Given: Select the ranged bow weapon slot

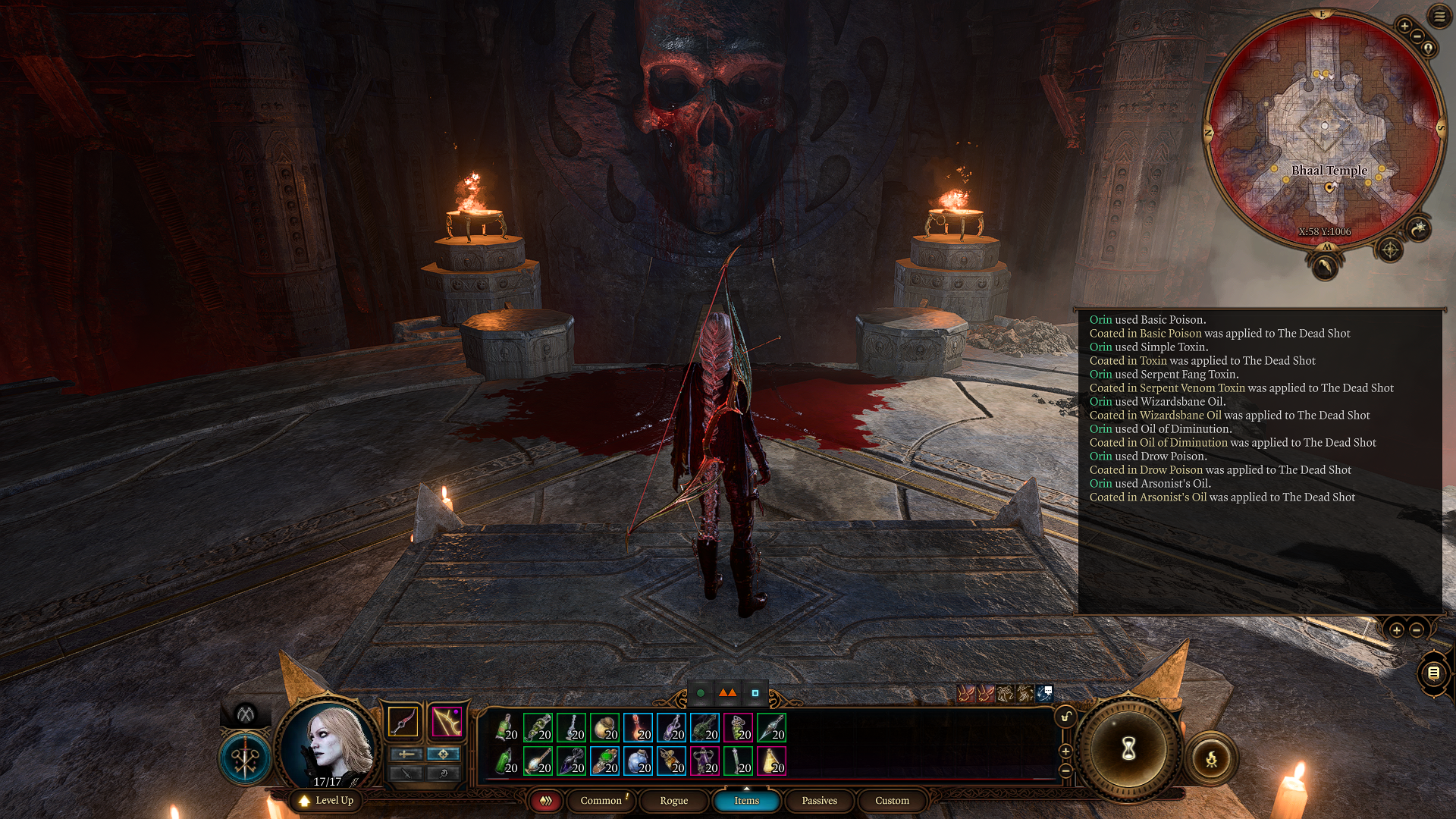Looking at the screenshot, I should coord(447,721).
